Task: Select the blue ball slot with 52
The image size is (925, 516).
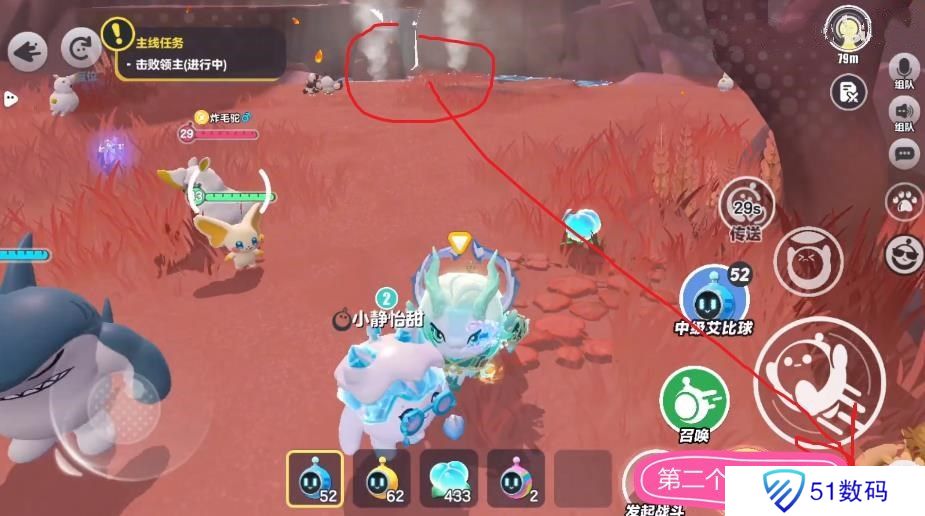Action: pos(315,478)
